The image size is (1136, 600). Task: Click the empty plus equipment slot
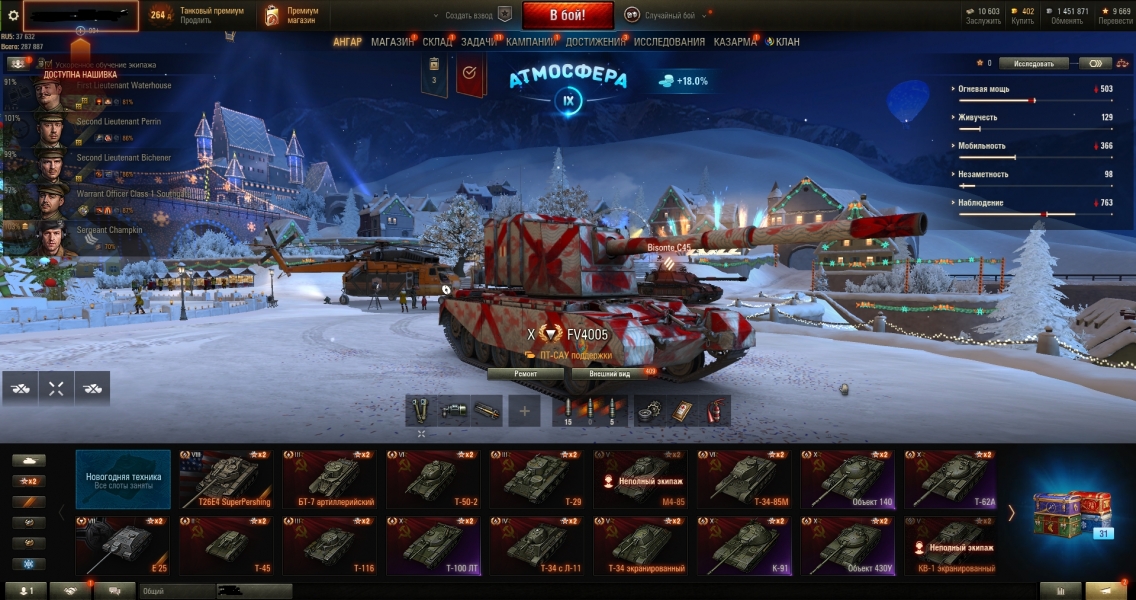pyautogui.click(x=524, y=411)
